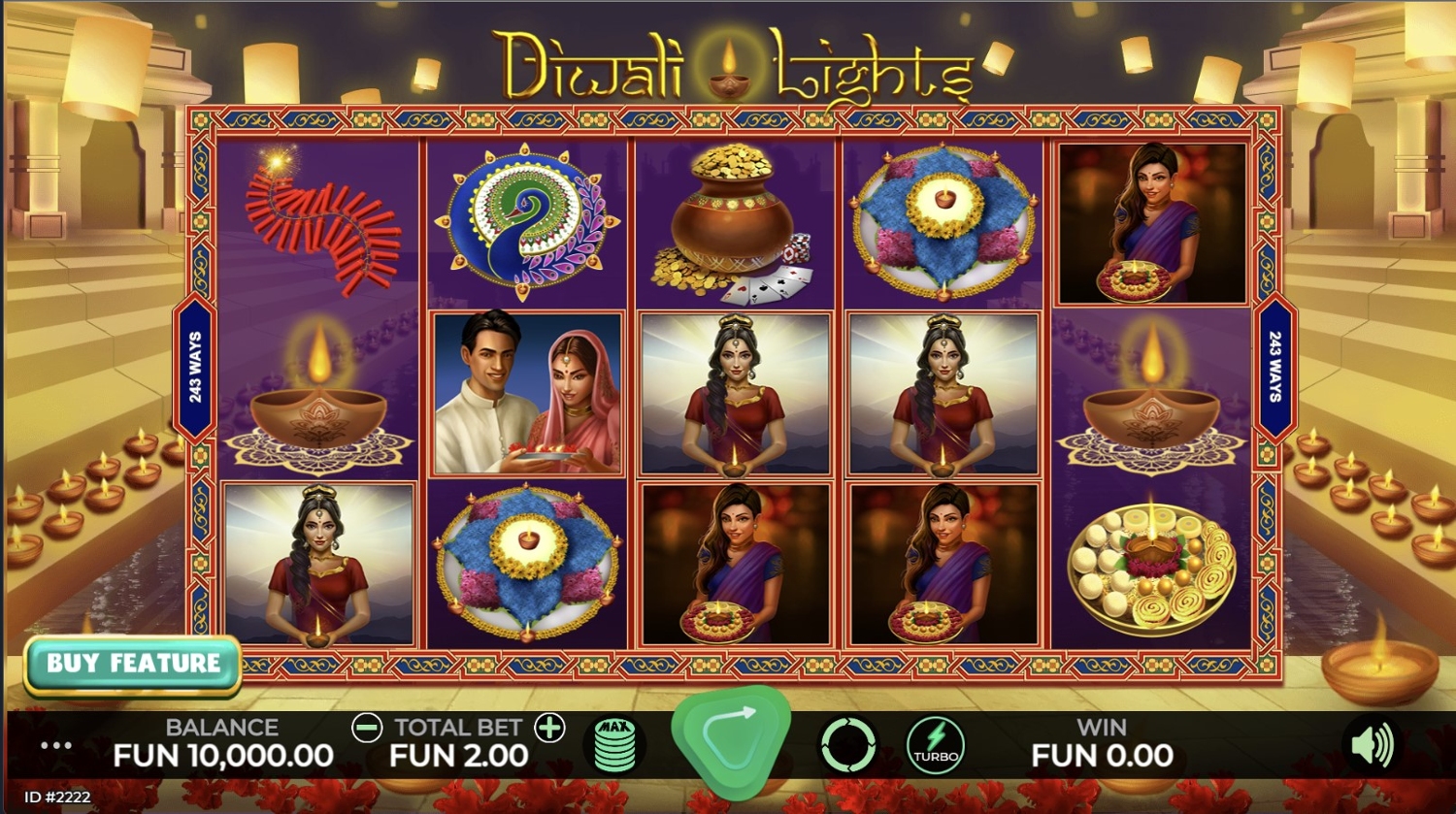
Task: Decrease total bet with the minus button
Action: [367, 728]
